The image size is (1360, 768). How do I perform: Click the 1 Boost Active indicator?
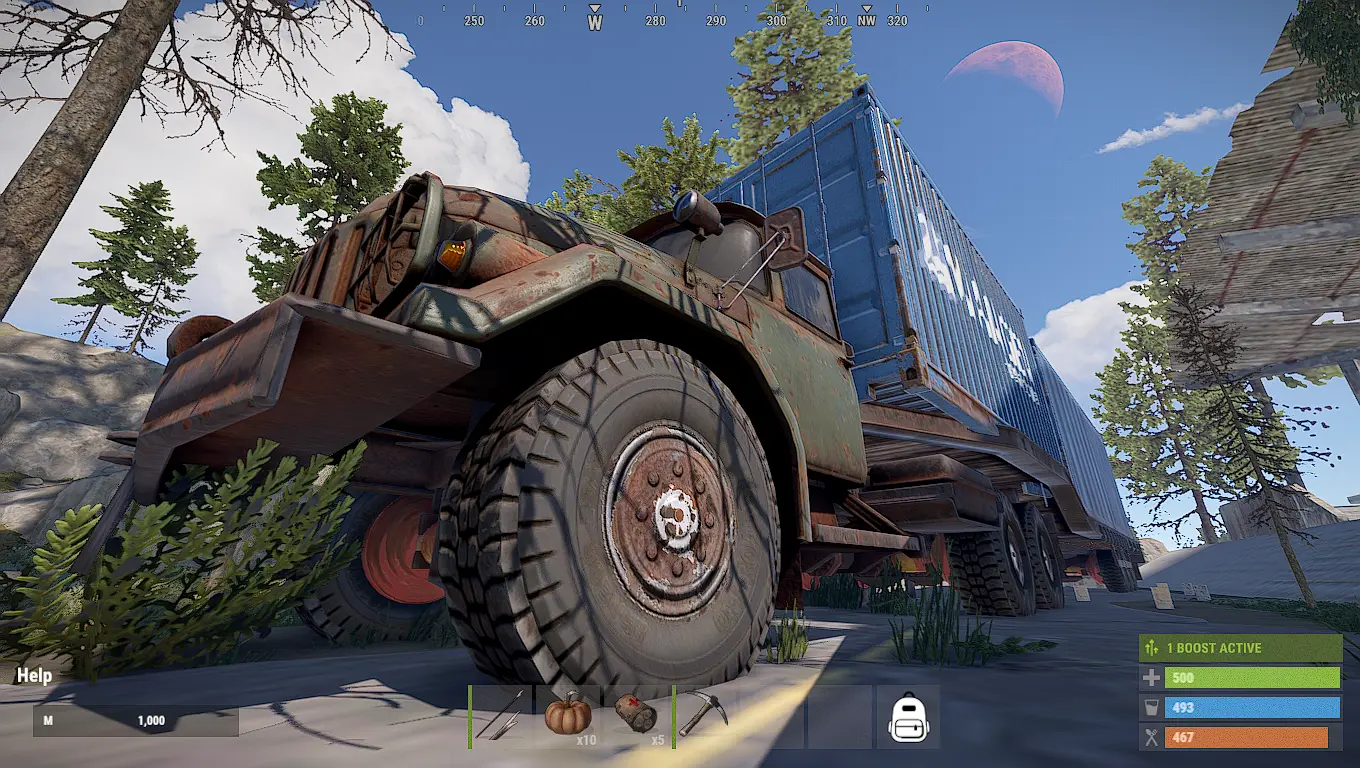(1240, 648)
